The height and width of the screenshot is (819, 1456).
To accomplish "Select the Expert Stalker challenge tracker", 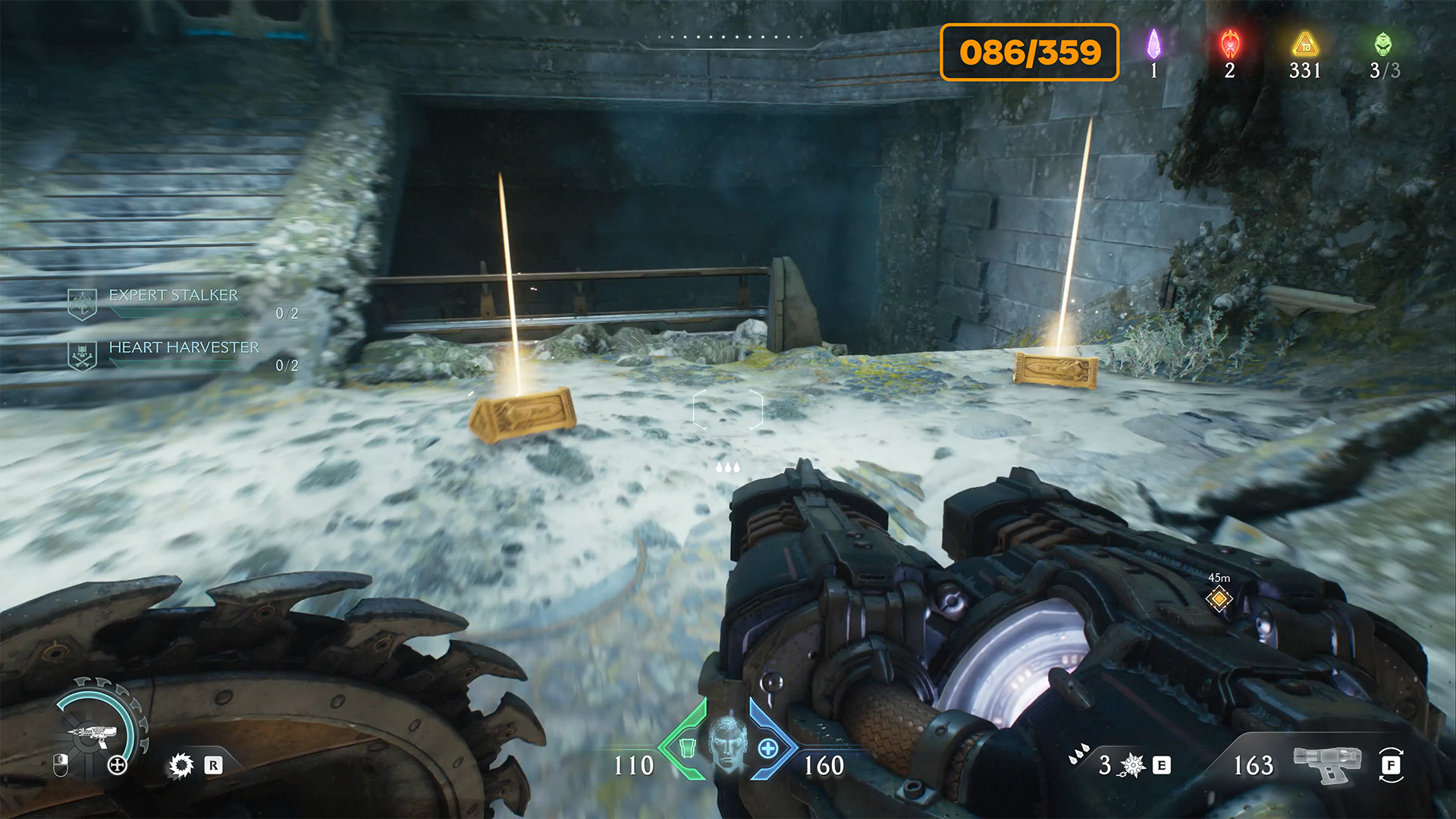I will pyautogui.click(x=173, y=296).
